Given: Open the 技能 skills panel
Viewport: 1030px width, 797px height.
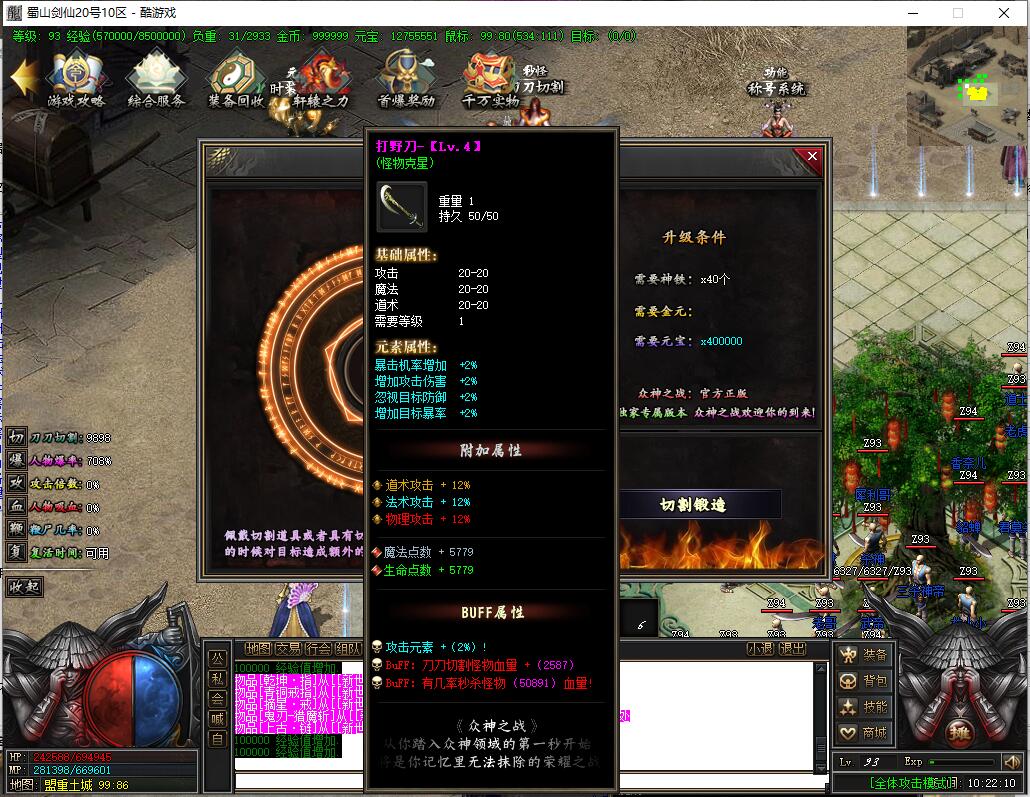Looking at the screenshot, I should [864, 707].
